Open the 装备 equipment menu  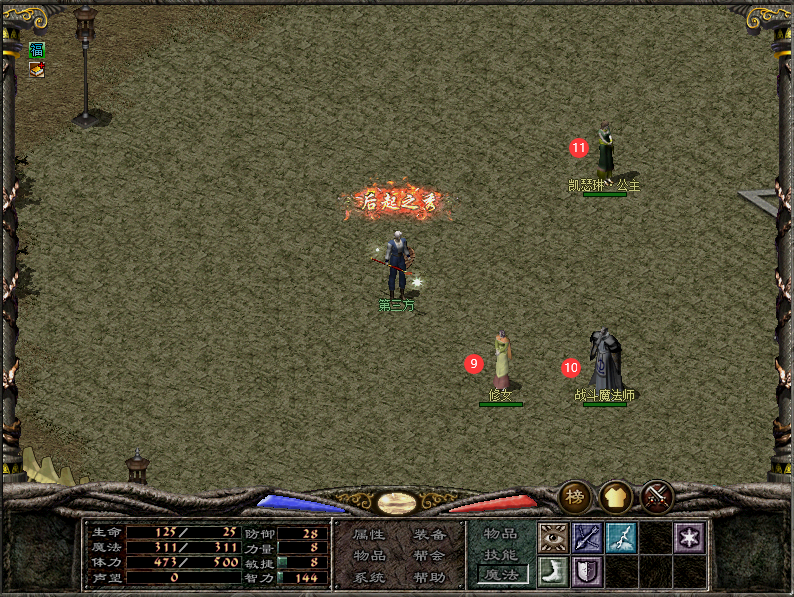click(429, 535)
